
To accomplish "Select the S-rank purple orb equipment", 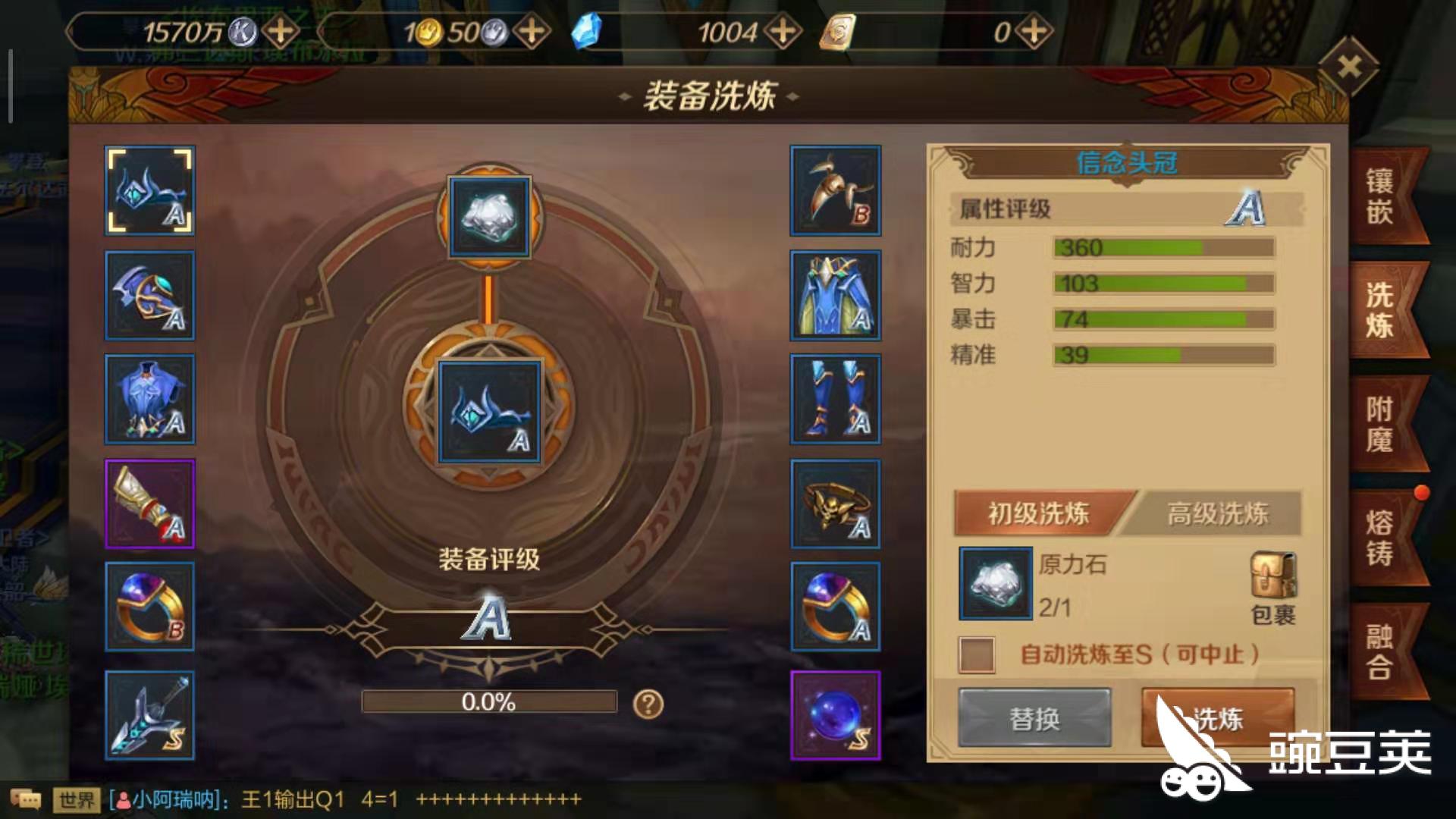I will pos(835,714).
